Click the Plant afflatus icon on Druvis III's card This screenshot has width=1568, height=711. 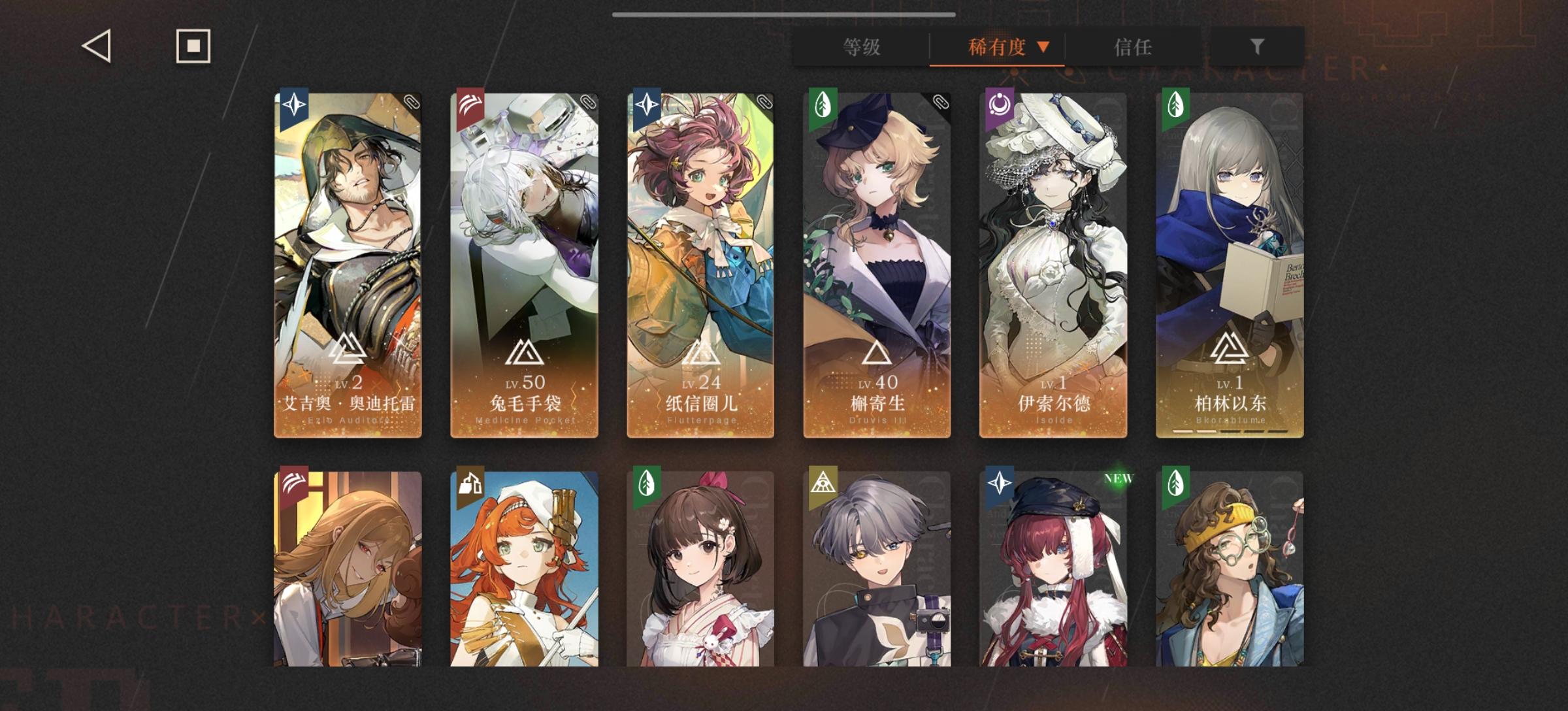point(823,105)
